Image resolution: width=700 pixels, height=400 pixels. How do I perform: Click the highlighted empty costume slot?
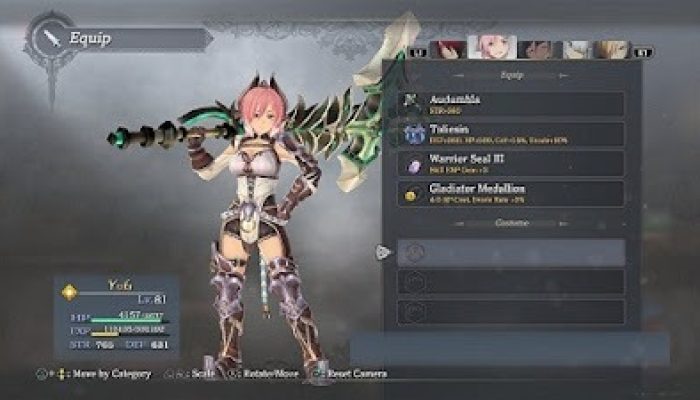tap(511, 252)
